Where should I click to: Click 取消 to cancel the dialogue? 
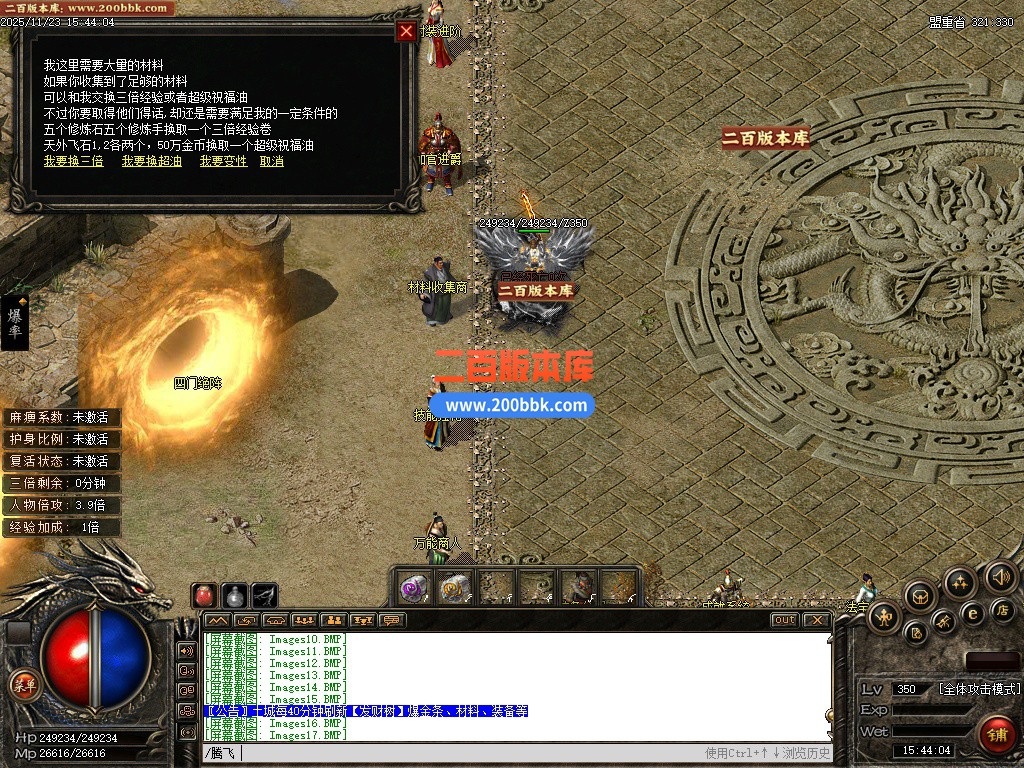[x=271, y=161]
